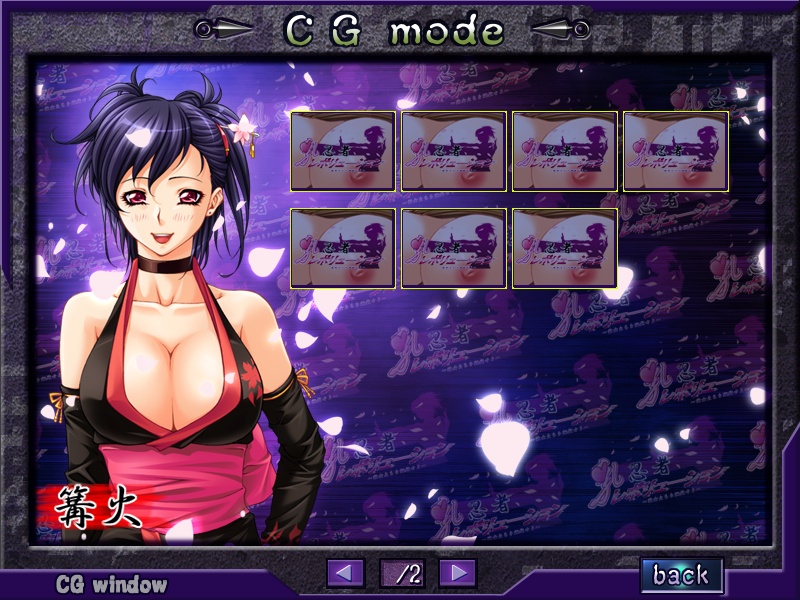800x600 pixels.
Task: Advance to the next CG page
Action: point(457,573)
